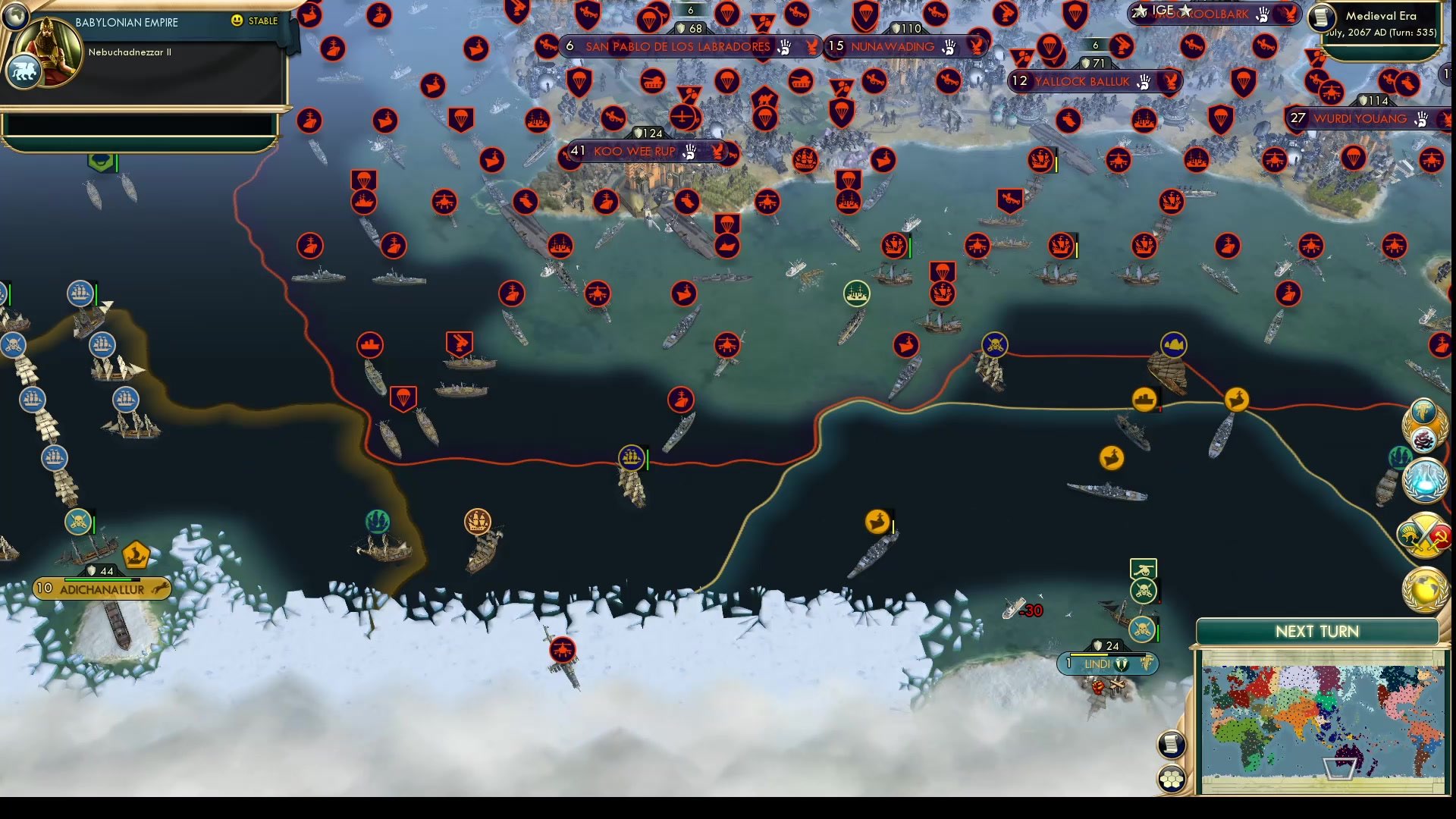Click the eagle crest on San Pablo banner
This screenshot has height=819, width=1456.
coord(809,47)
